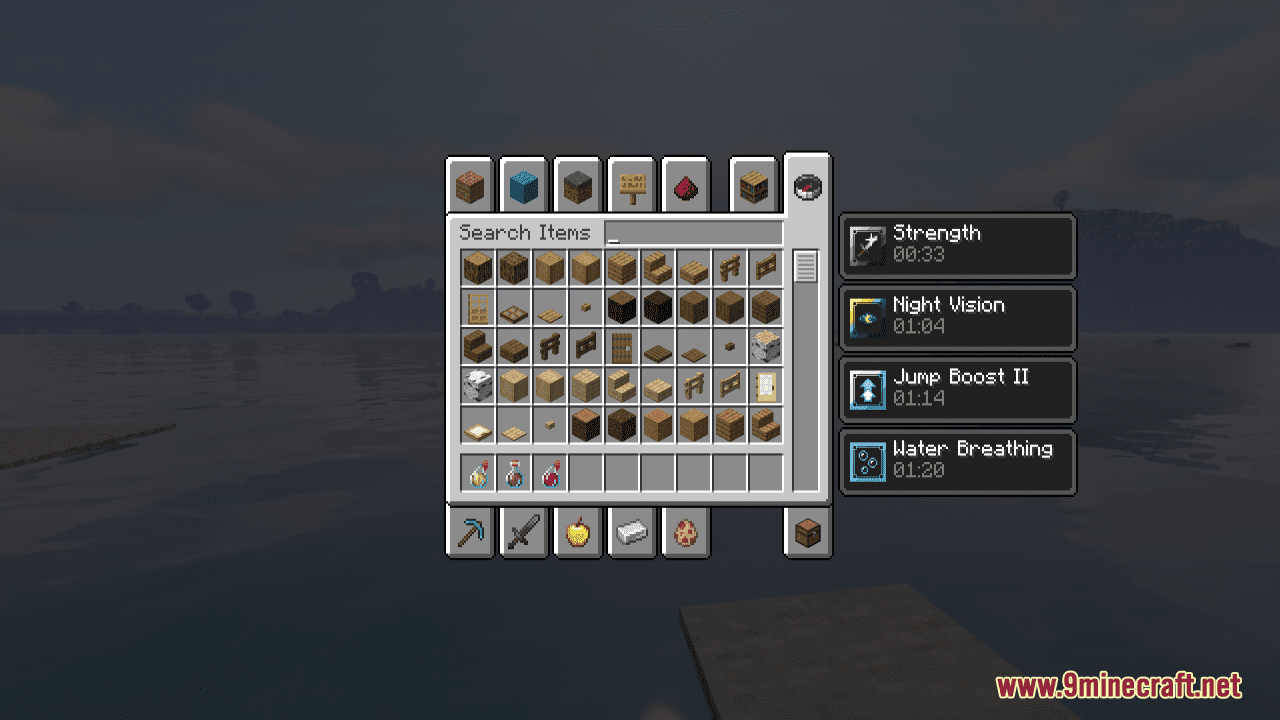Open the Building Blocks tab
Screen dimensions: 1280x720
point(469,186)
